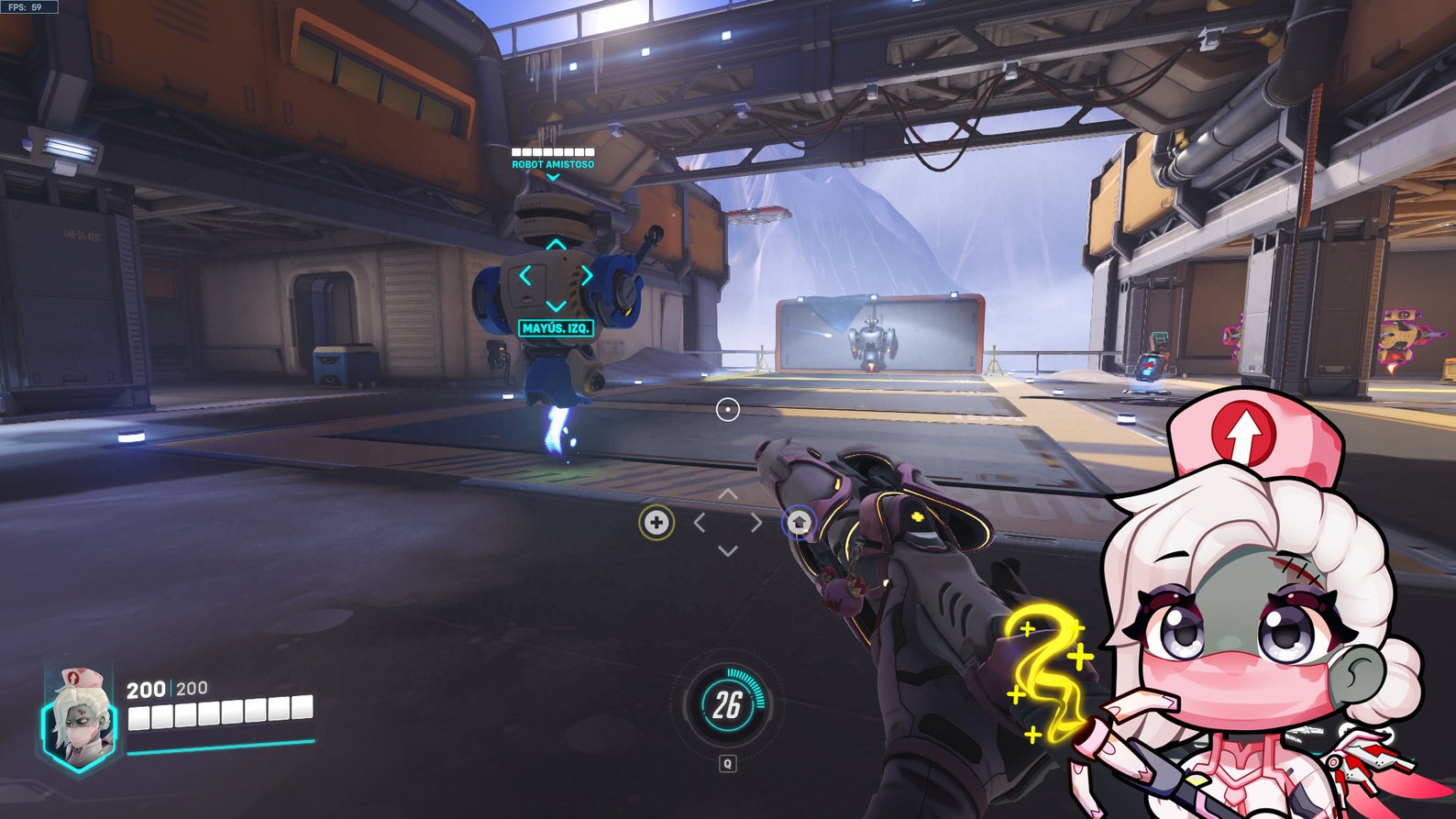Click the chevron under the ROBOT AMISTOSO label
Image resolution: width=1456 pixels, height=819 pixels.
pos(553,176)
